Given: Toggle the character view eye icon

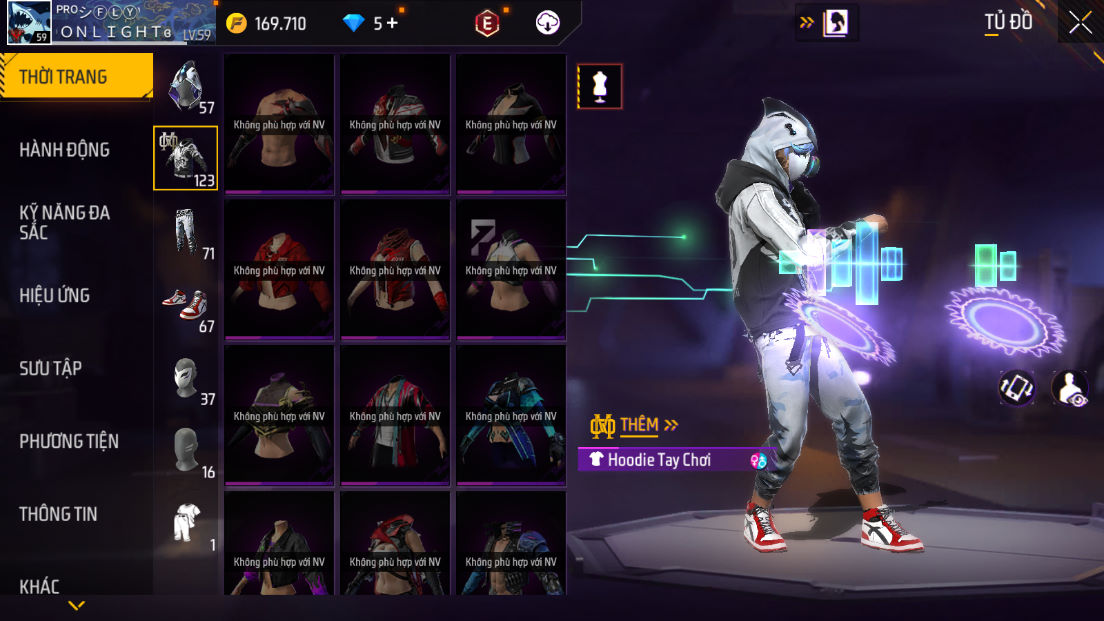Looking at the screenshot, I should (1070, 388).
